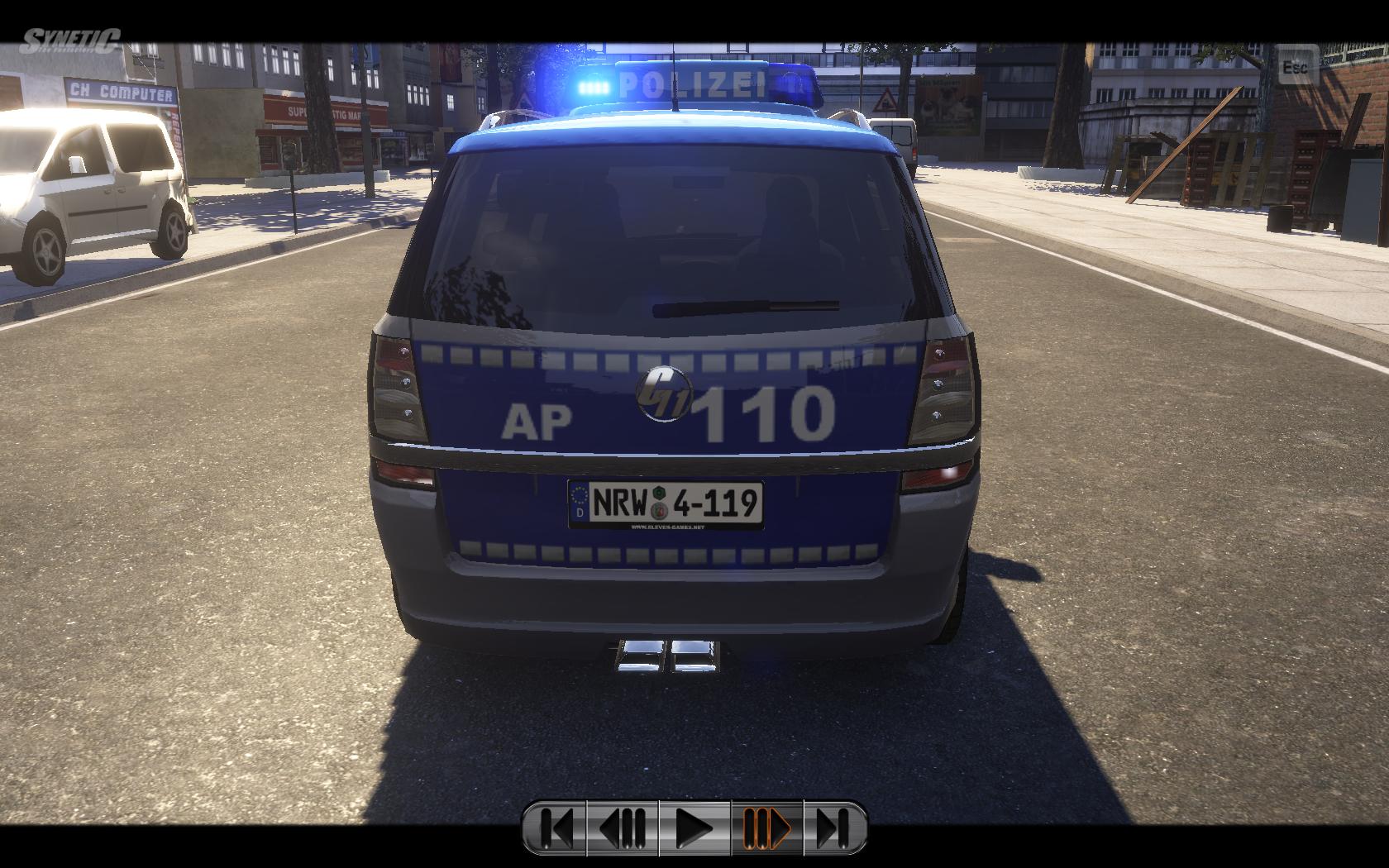Close the replay with the Esc button
The width and height of the screenshot is (1389, 868).
point(1295,66)
